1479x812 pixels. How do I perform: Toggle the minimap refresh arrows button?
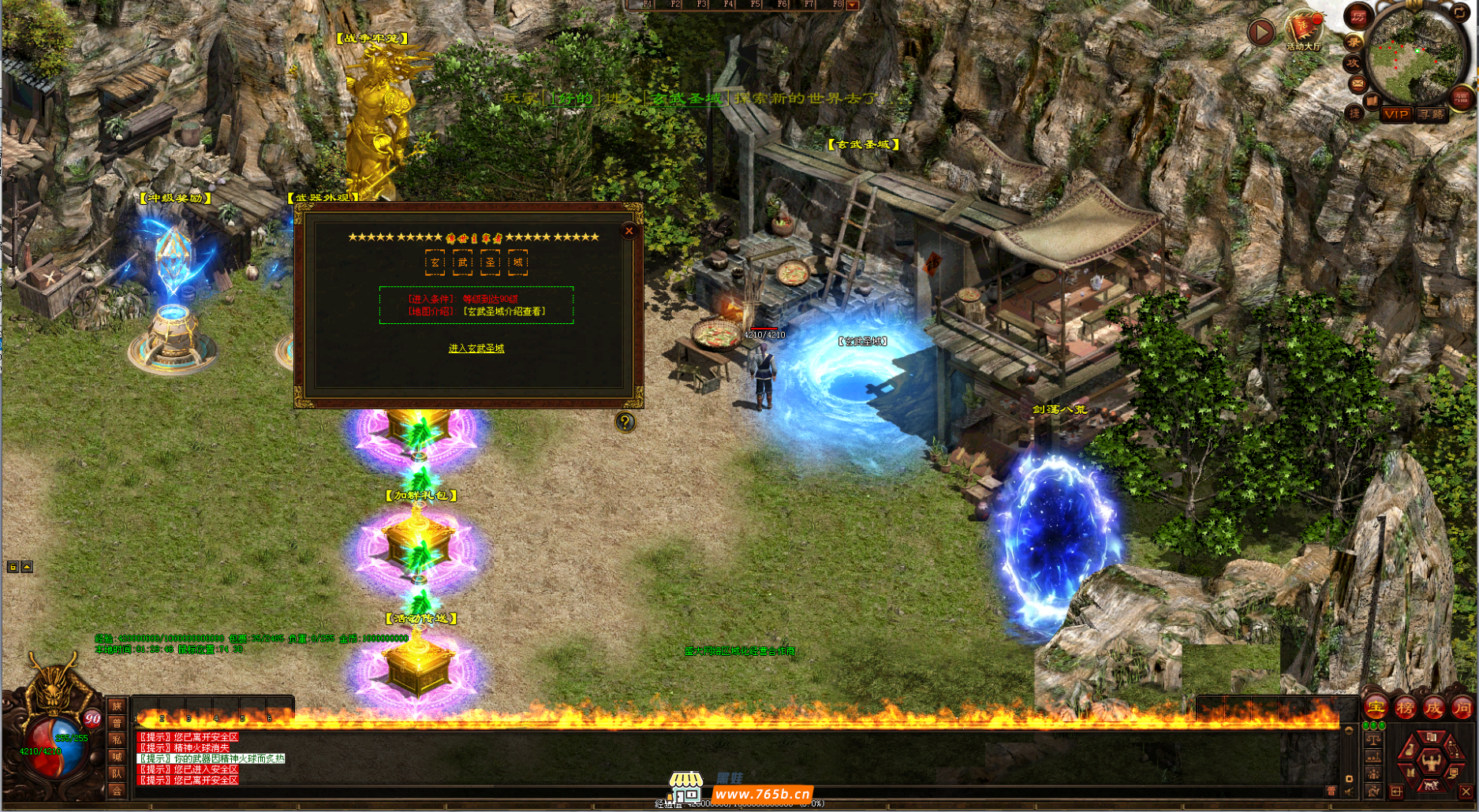[1460, 13]
